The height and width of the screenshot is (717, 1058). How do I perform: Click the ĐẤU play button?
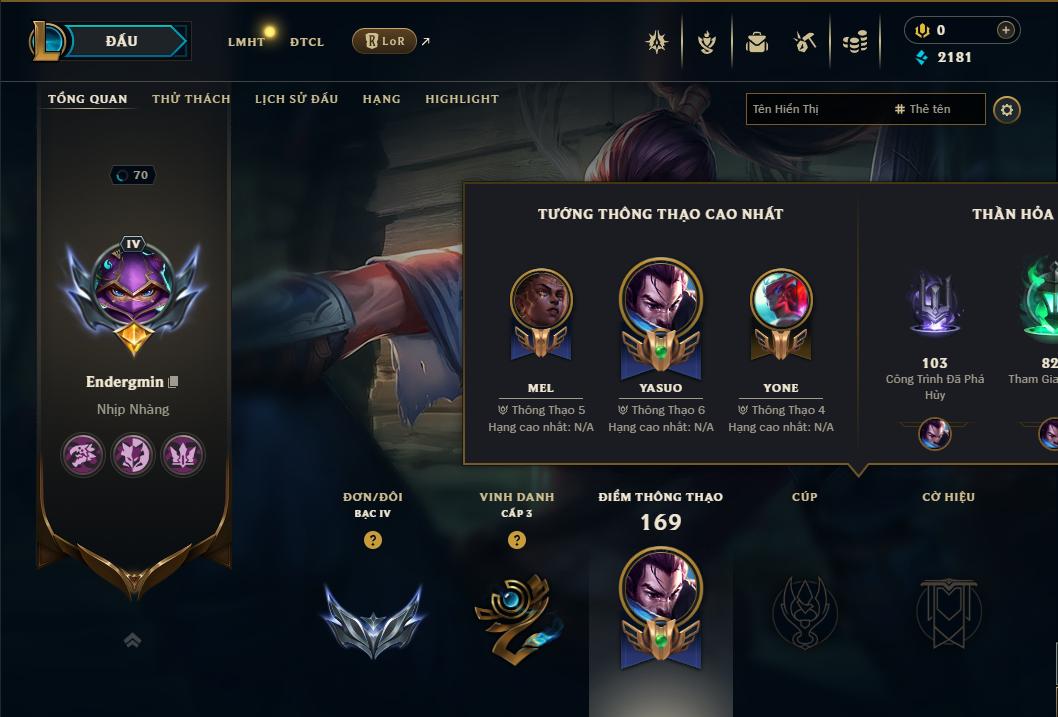[x=122, y=41]
